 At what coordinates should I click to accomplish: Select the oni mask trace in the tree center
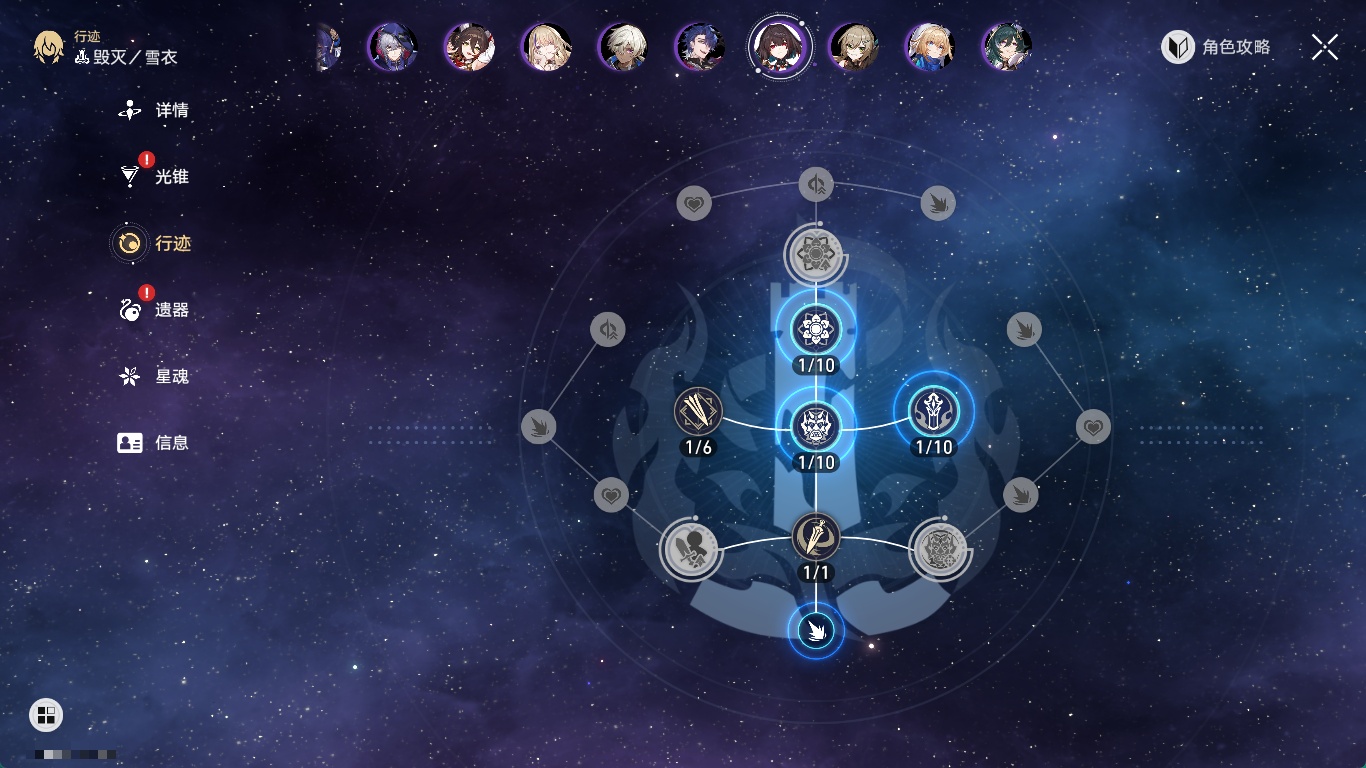816,426
